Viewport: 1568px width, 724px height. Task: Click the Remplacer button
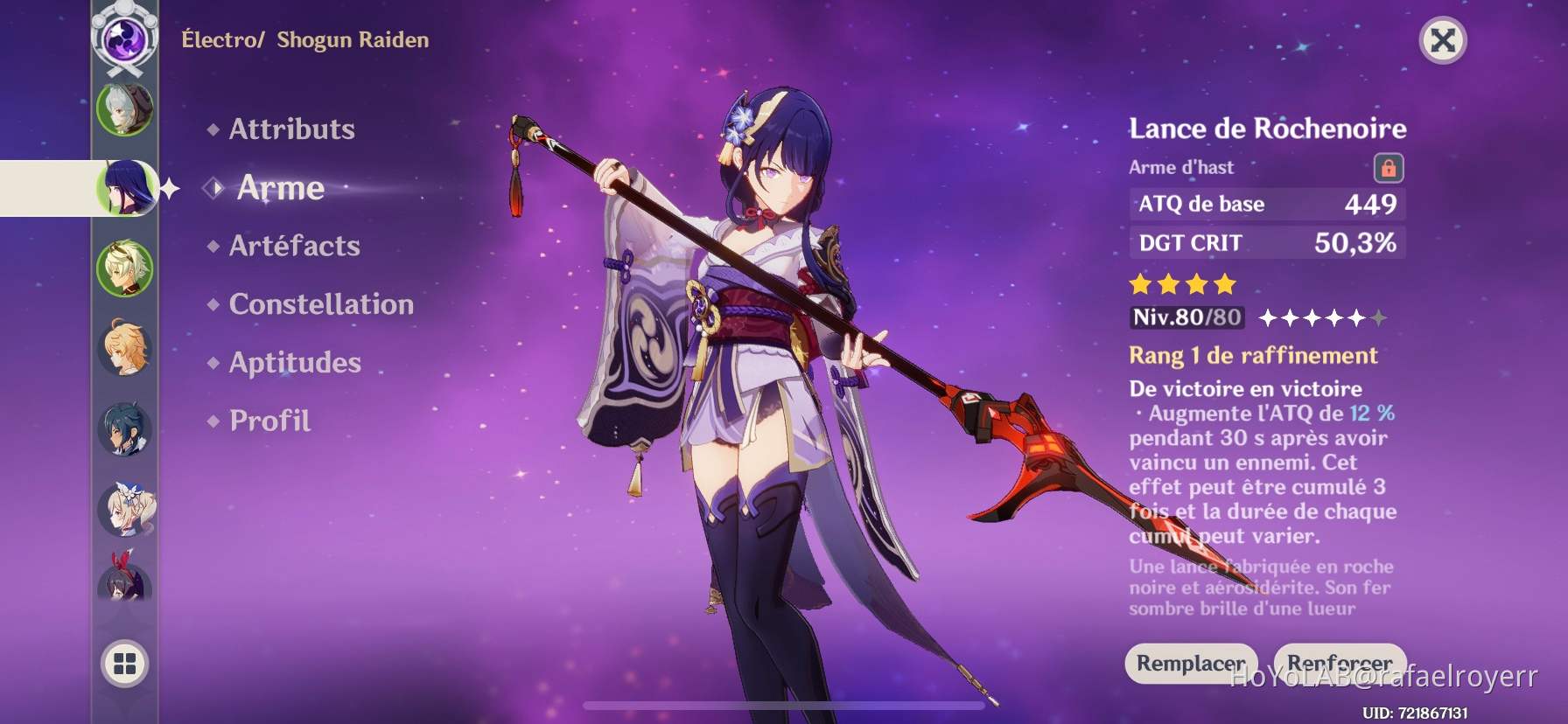click(1193, 665)
